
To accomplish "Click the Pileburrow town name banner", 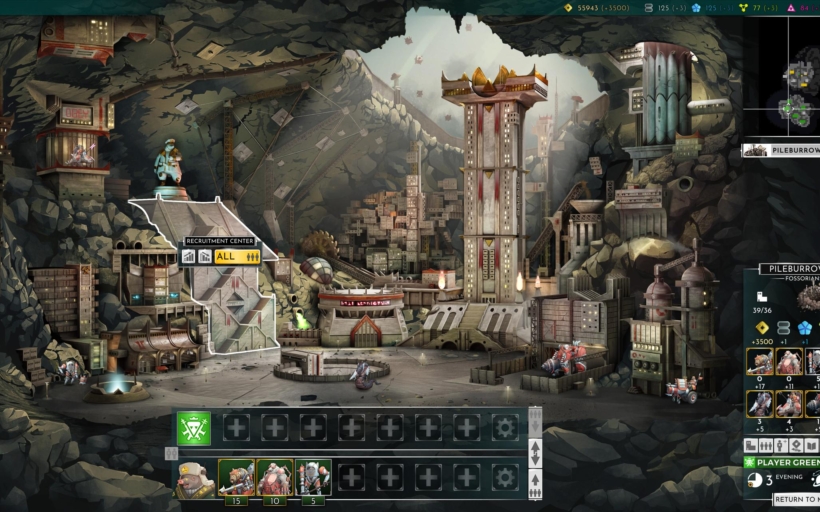I will click(790, 269).
